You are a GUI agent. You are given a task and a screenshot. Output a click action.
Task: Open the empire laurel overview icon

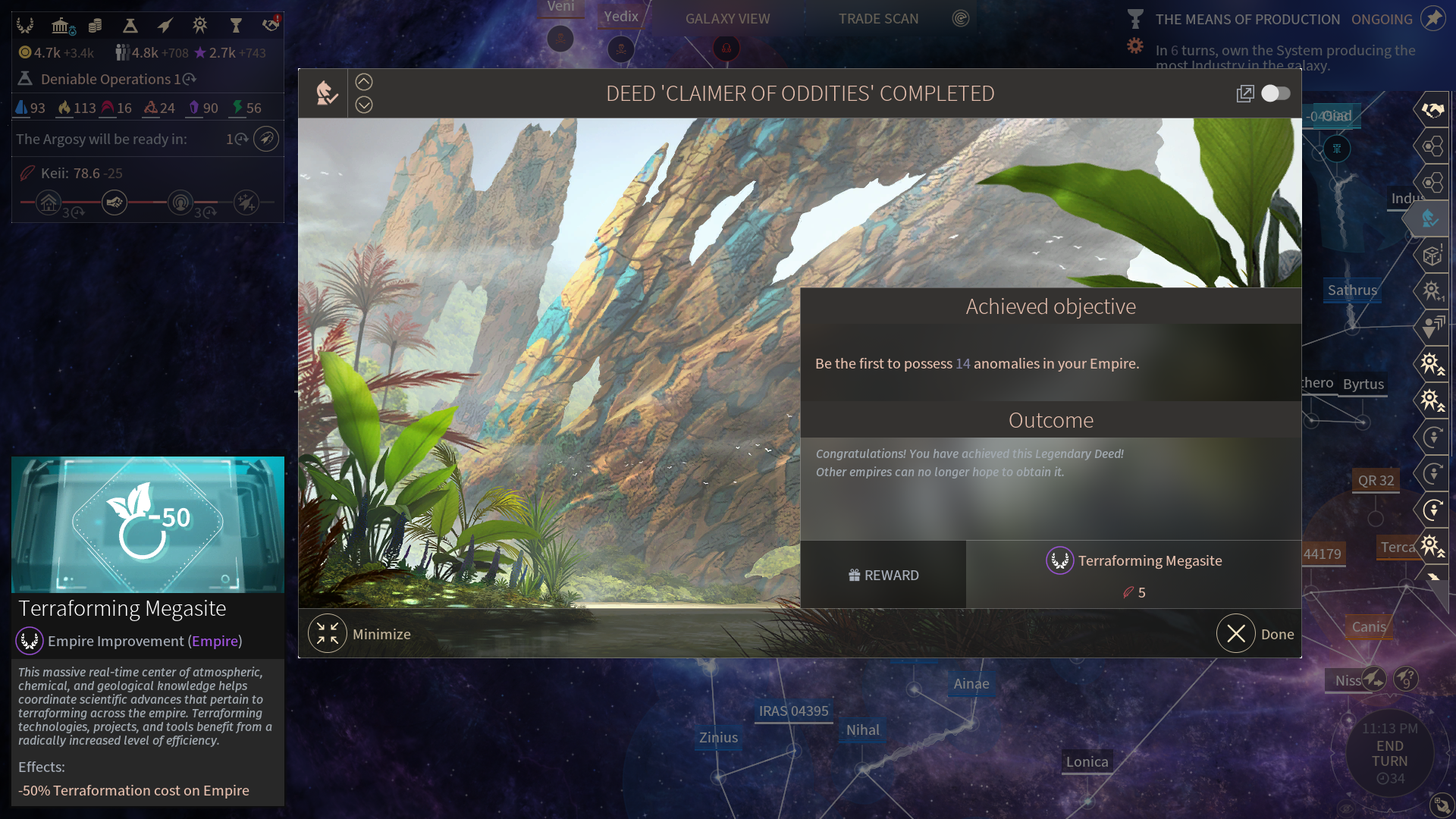point(25,26)
